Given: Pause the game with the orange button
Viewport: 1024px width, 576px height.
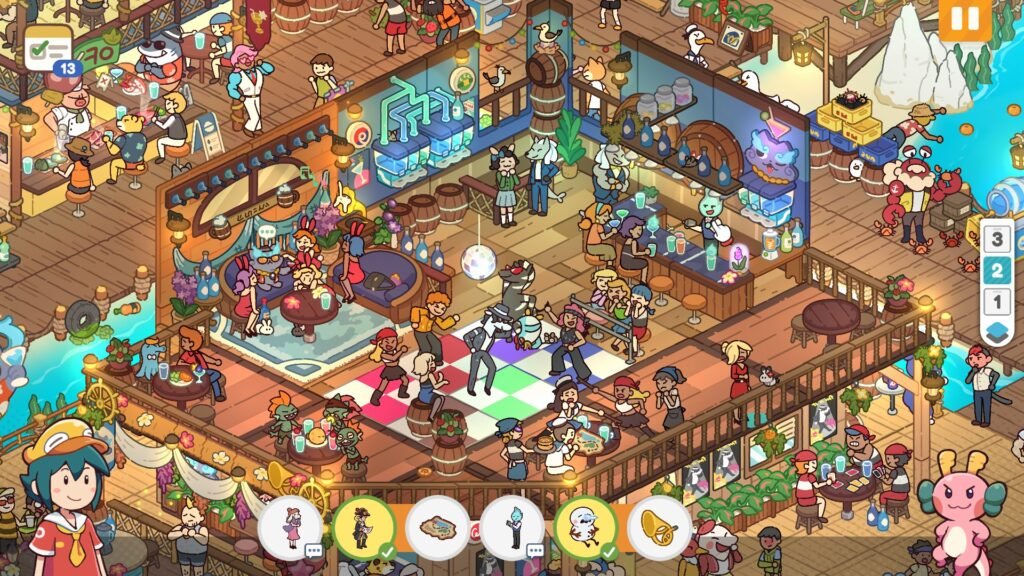Looking at the screenshot, I should [964, 20].
